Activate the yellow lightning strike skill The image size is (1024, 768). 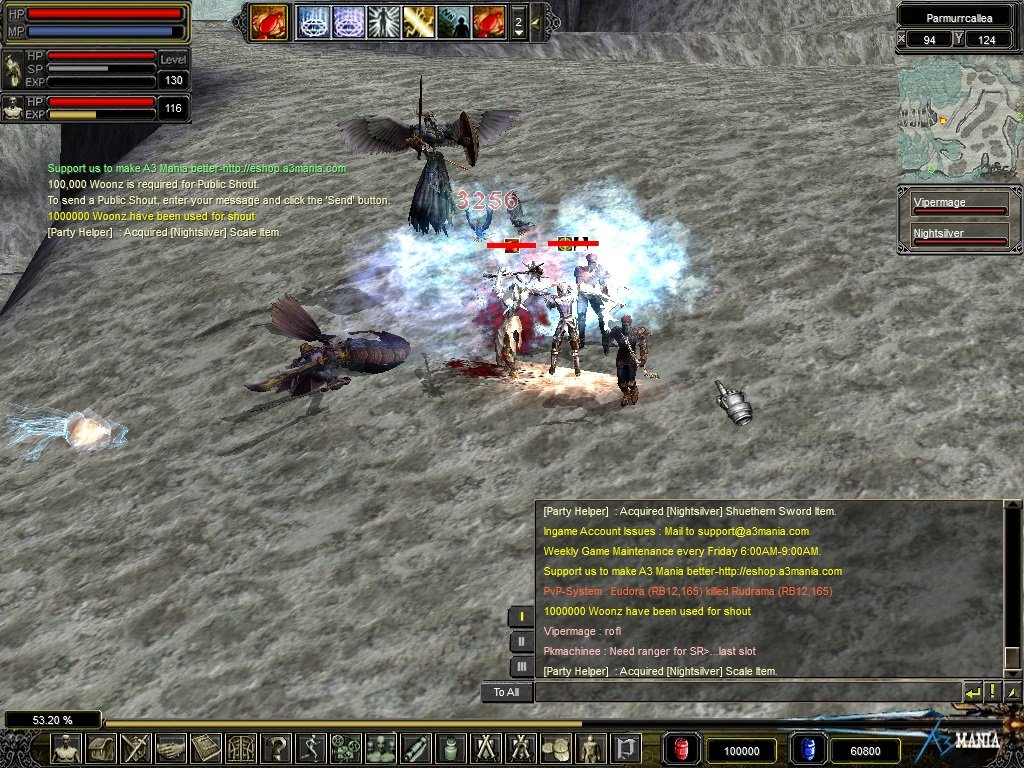click(418, 22)
